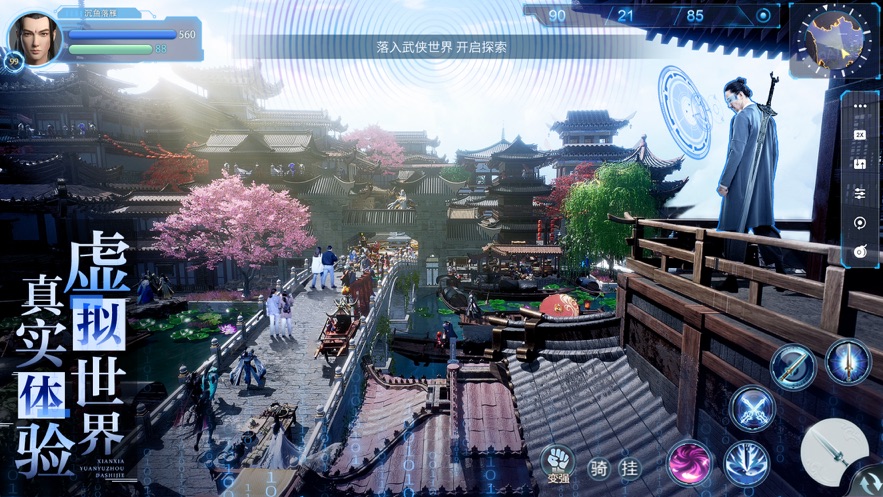Trigger the crossed swords skill
Image resolution: width=883 pixels, height=497 pixels.
[752, 409]
